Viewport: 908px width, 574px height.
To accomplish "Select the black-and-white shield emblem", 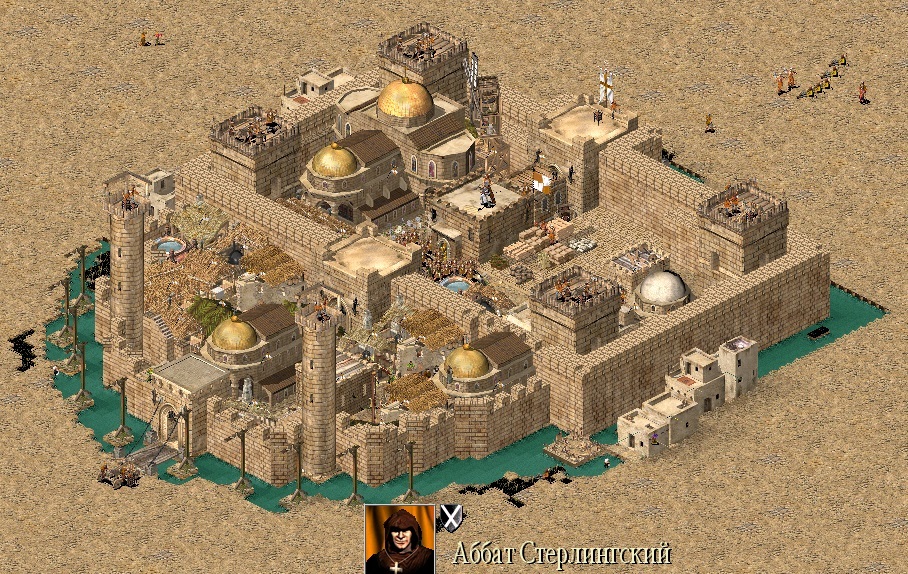I will pos(452,517).
